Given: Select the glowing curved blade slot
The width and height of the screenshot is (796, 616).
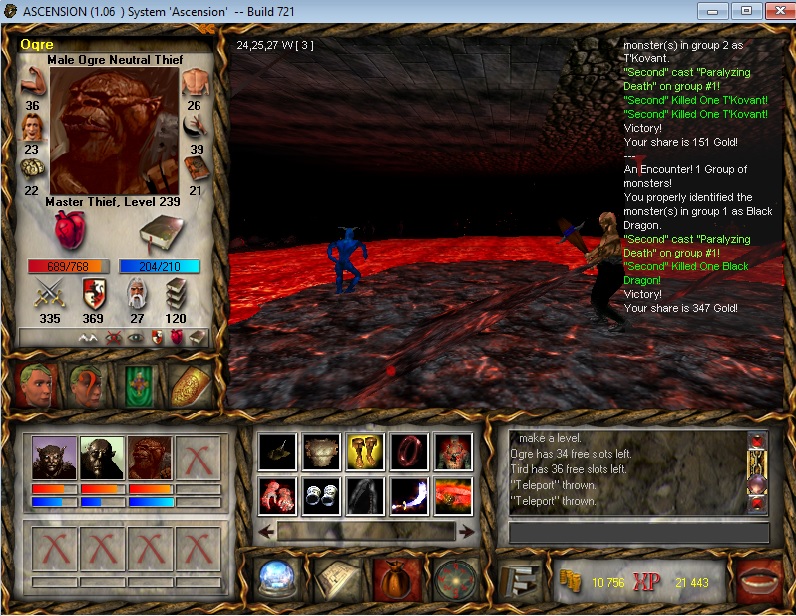Looking at the screenshot, I should tap(410, 495).
